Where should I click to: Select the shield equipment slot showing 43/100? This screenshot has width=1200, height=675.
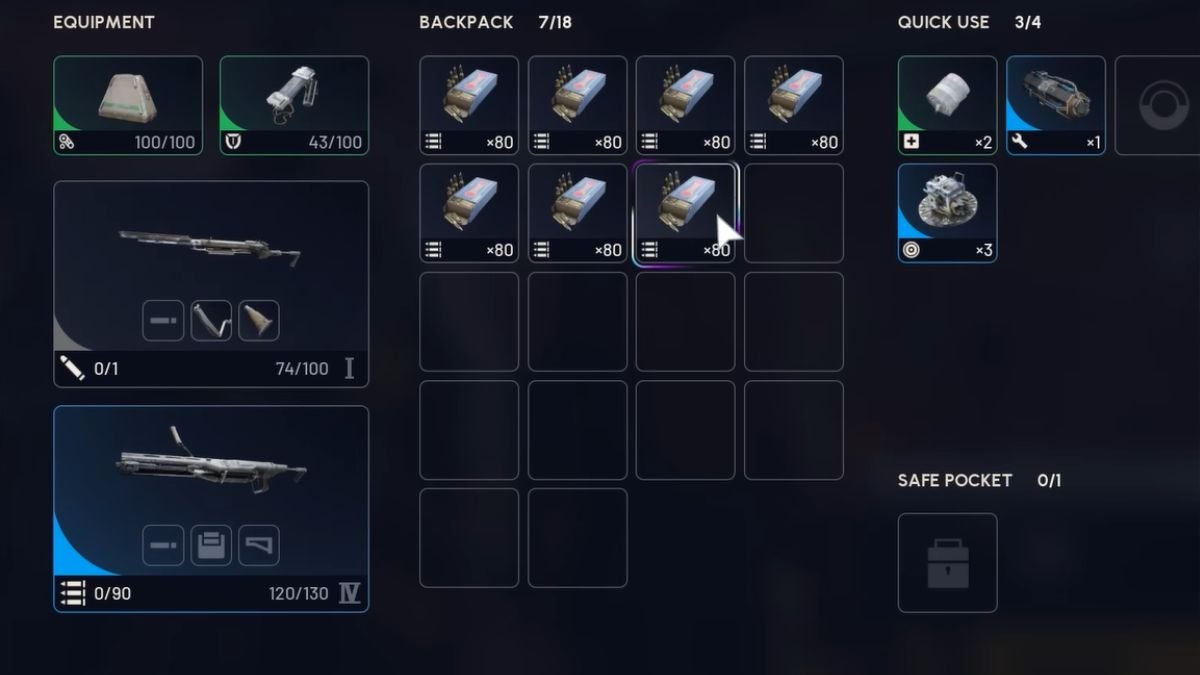coord(294,105)
